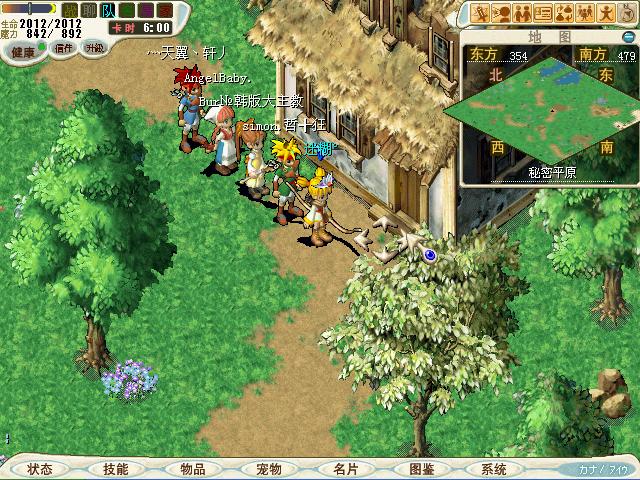640x480 pixels.
Task: Toggle the 队 team mode icon
Action: point(108,10)
